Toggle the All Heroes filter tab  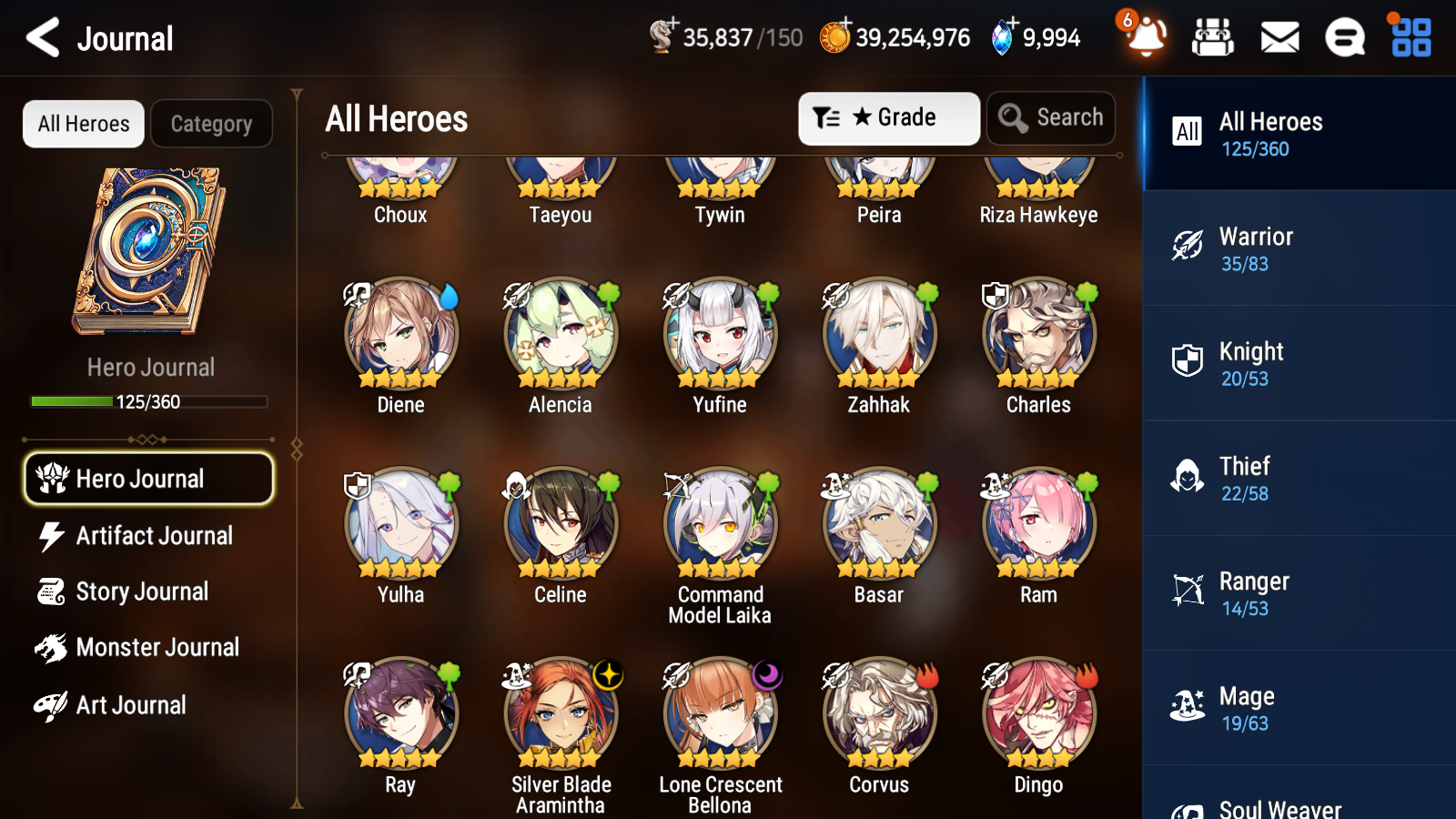[x=83, y=124]
